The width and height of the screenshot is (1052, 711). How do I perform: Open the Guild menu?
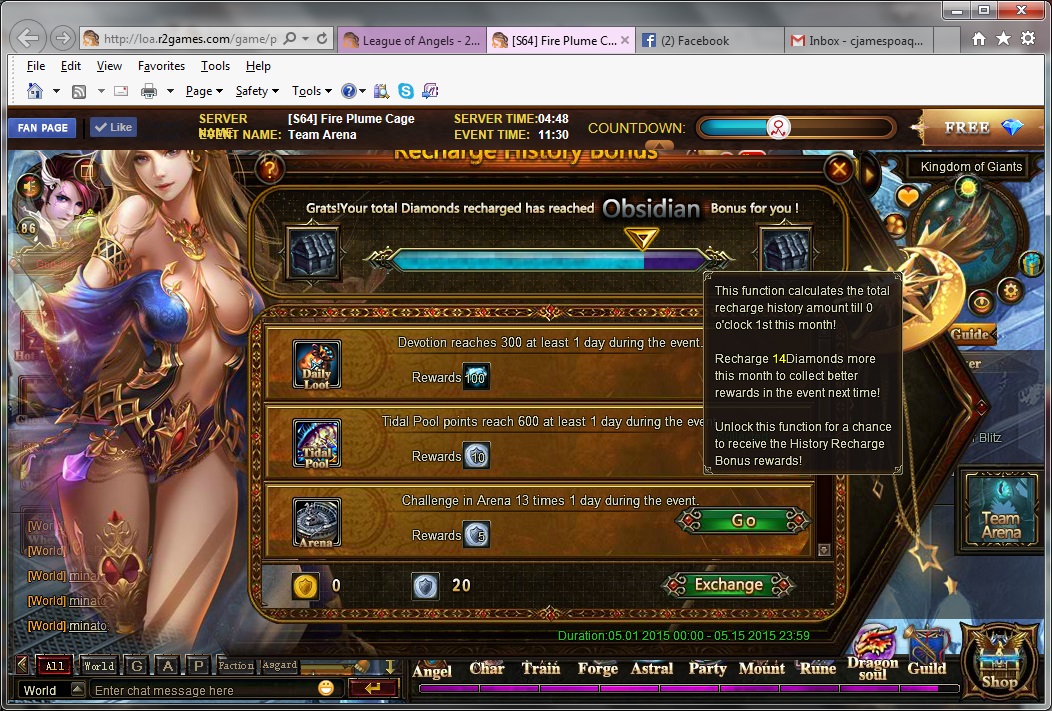pos(926,669)
